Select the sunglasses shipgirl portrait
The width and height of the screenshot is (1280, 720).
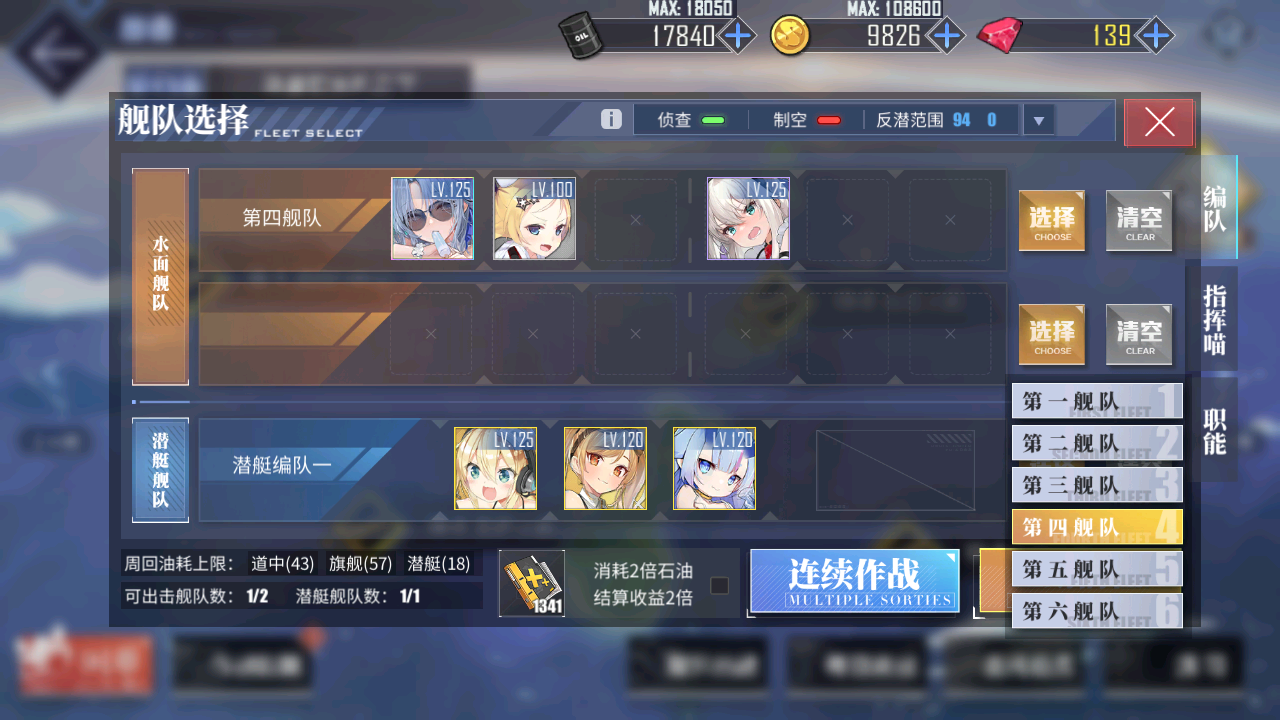[432, 219]
